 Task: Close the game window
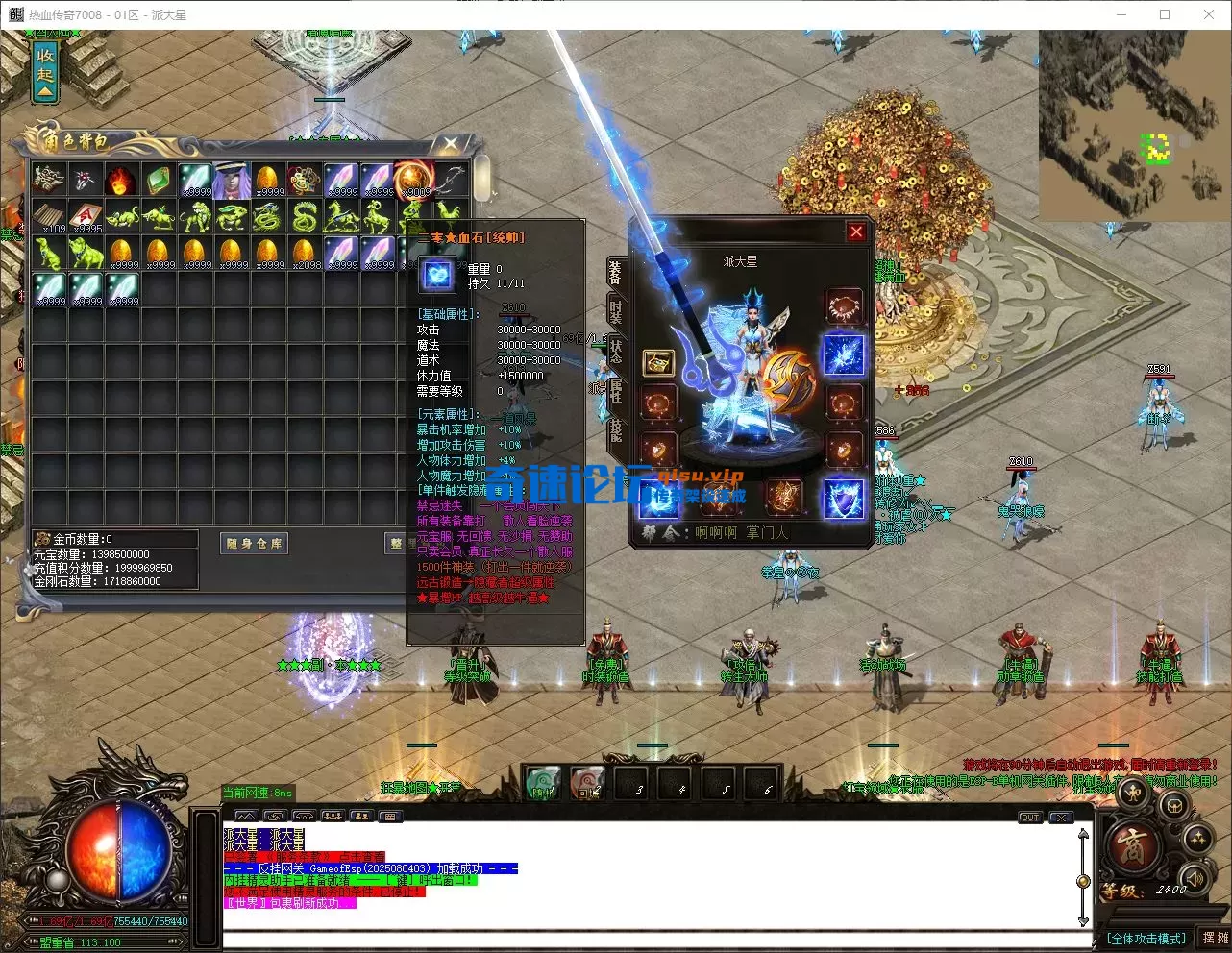[1208, 14]
